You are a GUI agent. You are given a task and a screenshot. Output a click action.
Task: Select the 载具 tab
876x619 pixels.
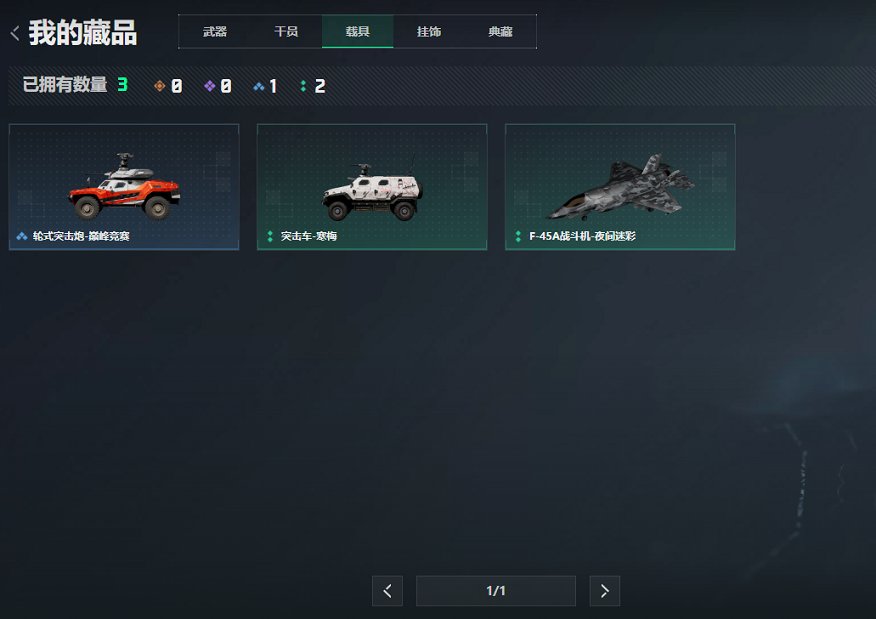(x=358, y=32)
